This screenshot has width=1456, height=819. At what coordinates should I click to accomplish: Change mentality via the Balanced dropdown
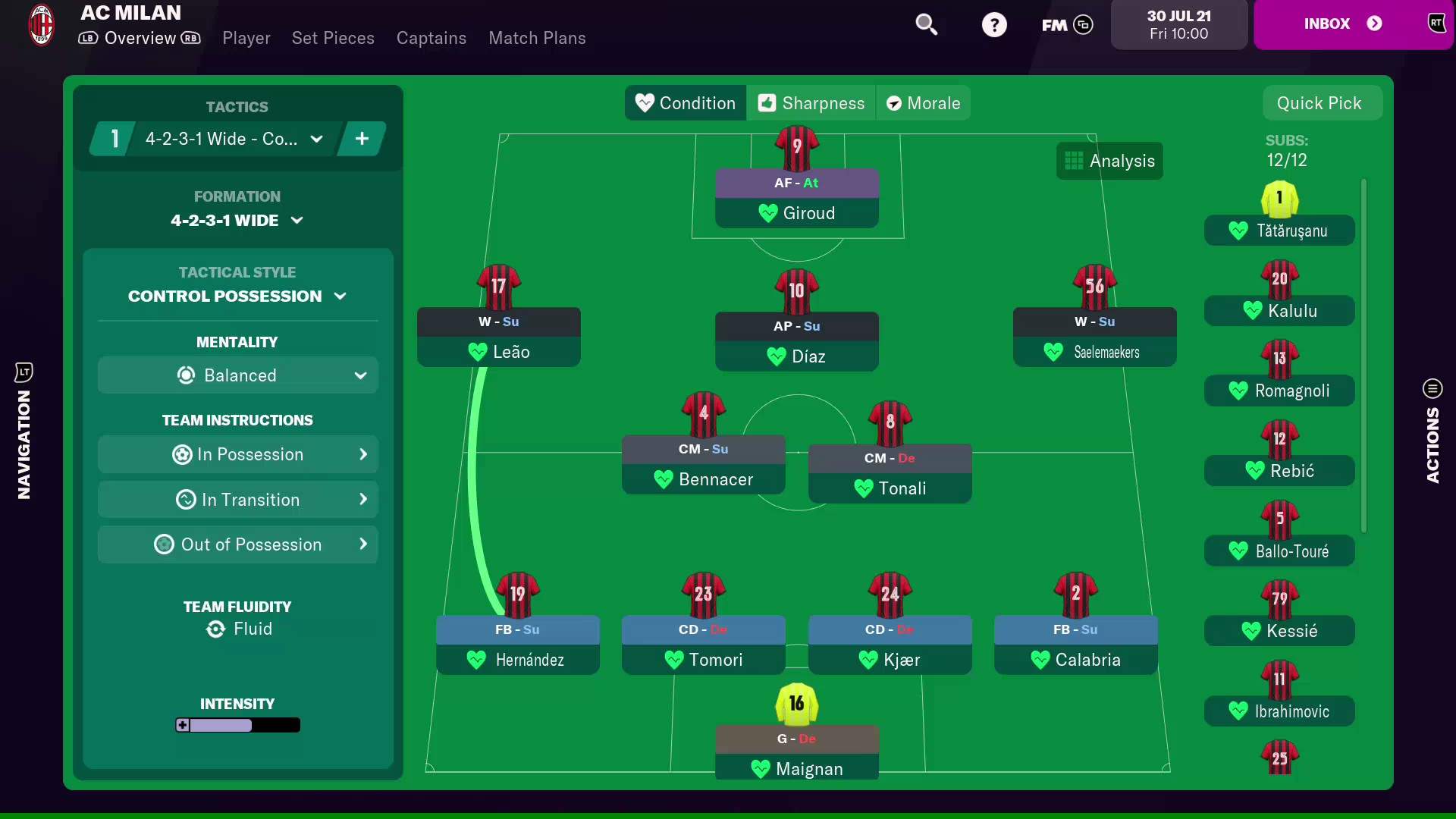click(237, 375)
